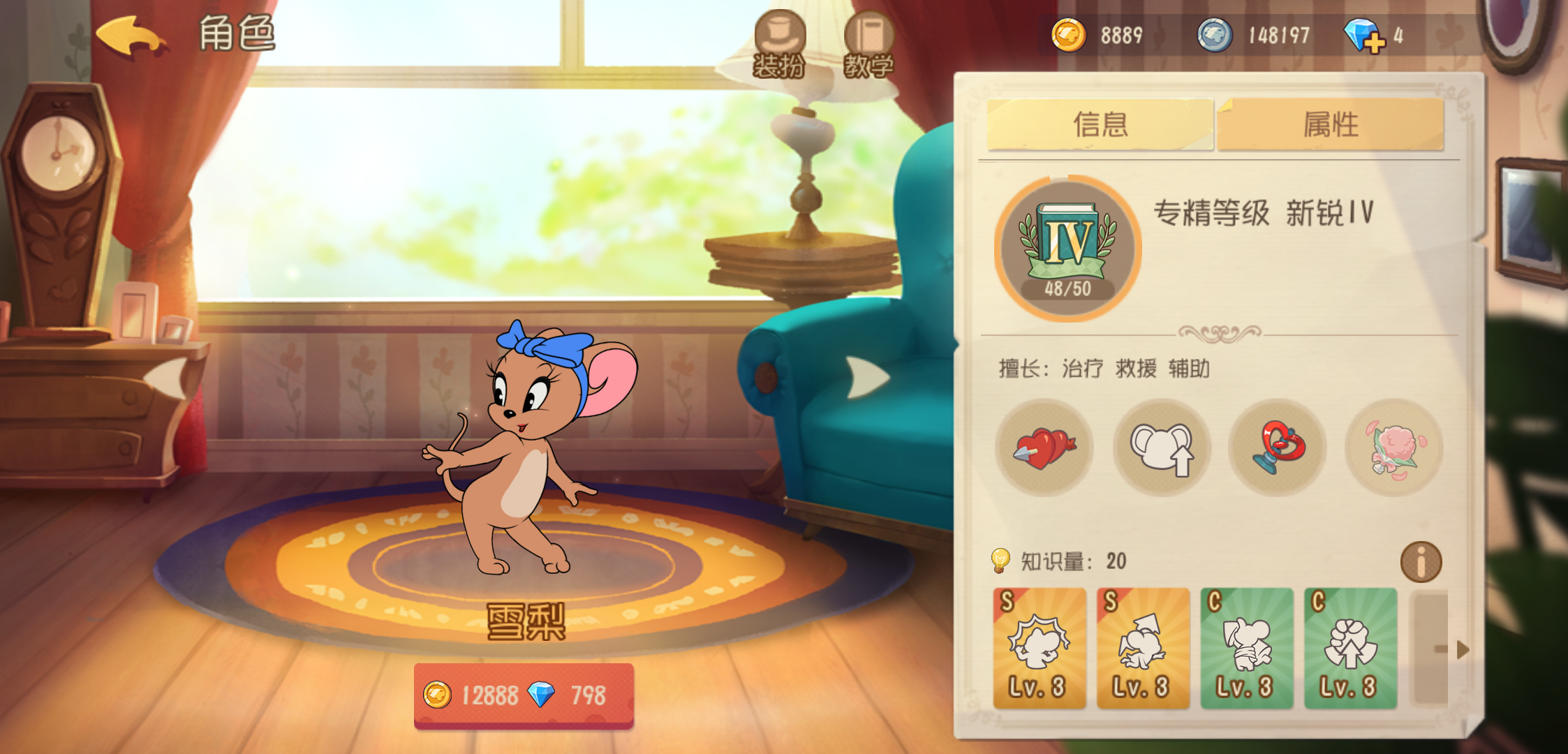Select the heart healing skill icon
1568x754 pixels.
(x=1045, y=450)
